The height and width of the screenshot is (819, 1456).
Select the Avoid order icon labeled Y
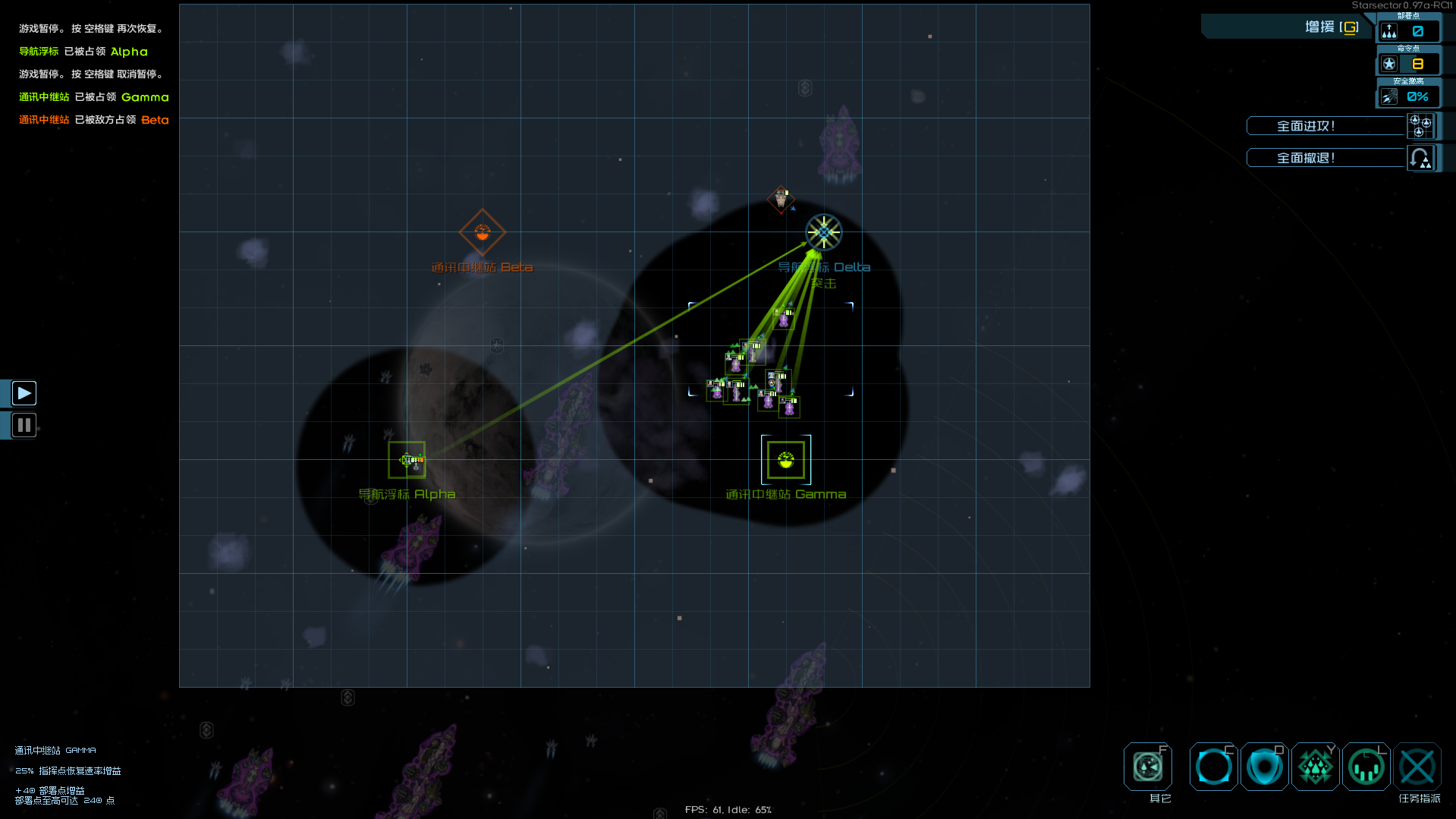(x=1316, y=767)
